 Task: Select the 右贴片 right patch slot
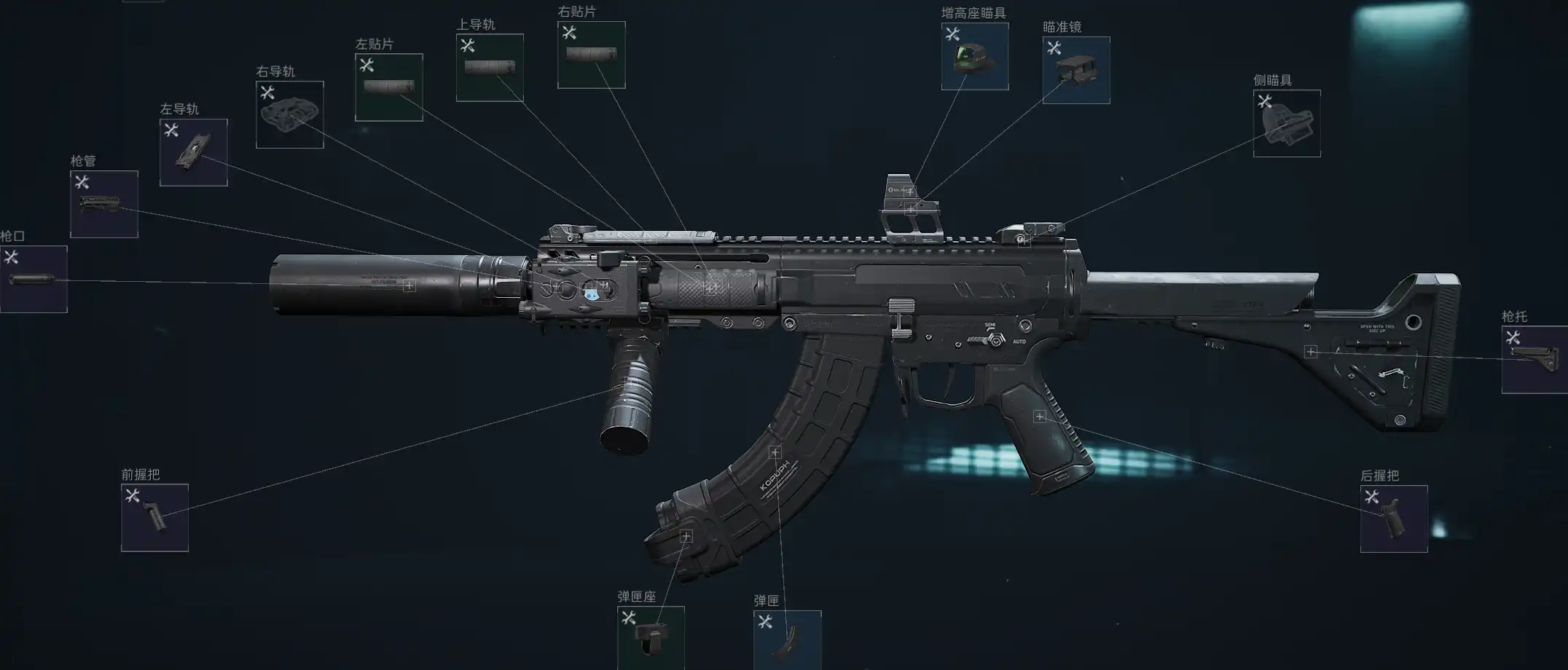[592, 55]
